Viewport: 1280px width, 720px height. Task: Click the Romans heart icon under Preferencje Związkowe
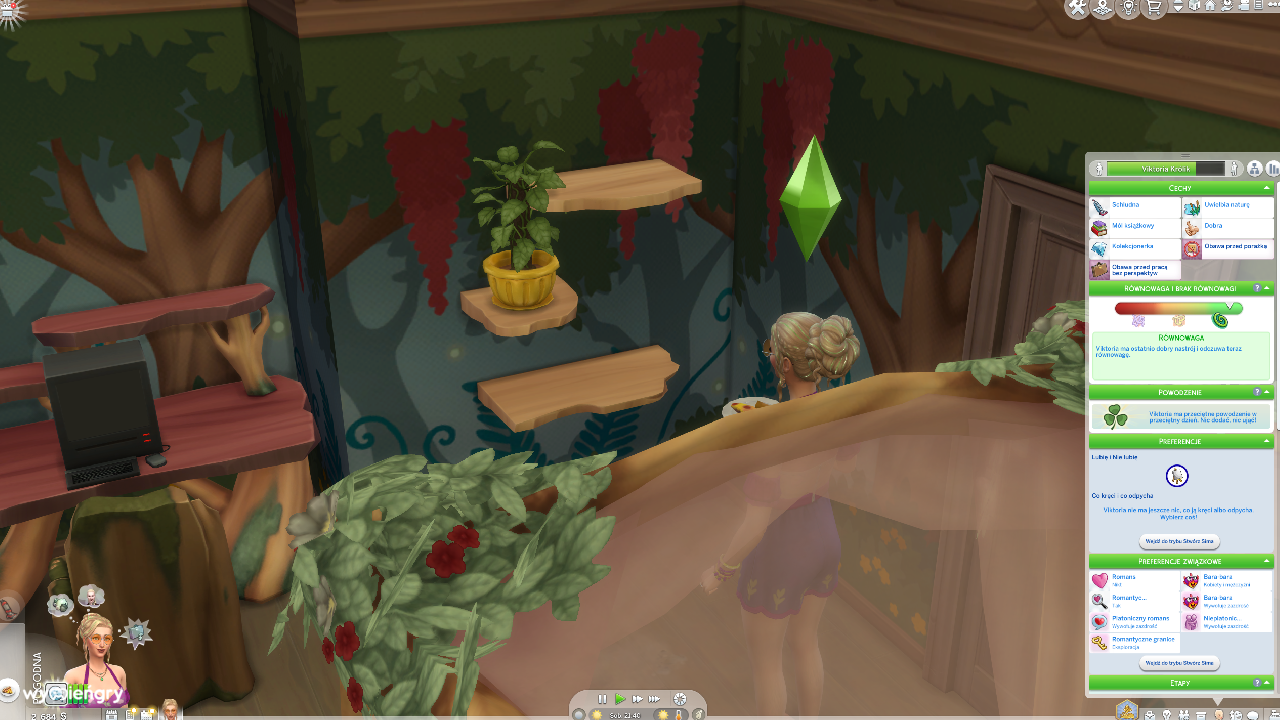tap(1099, 578)
